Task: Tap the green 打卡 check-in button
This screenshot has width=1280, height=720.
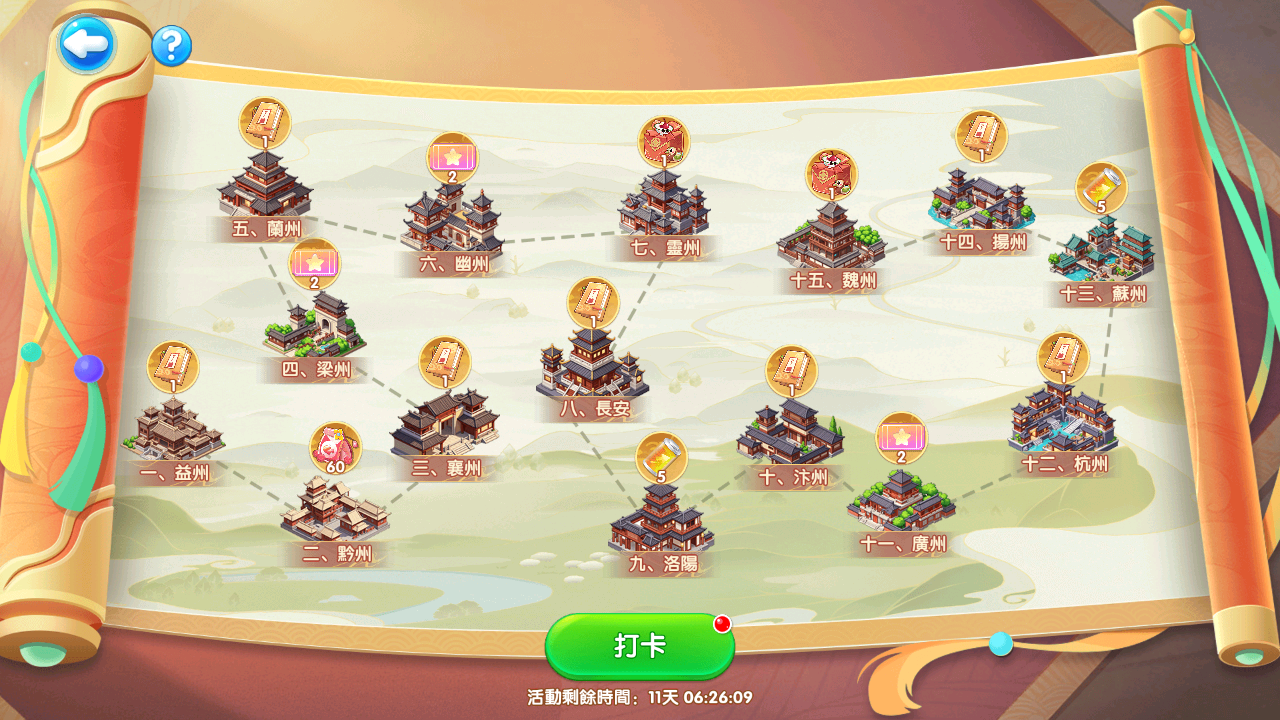Action: click(640, 646)
